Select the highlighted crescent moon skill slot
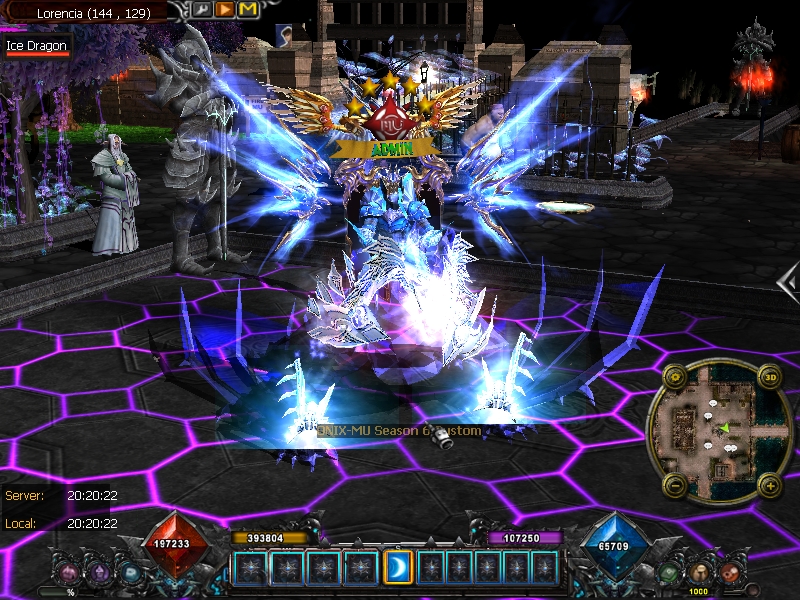 [398, 567]
